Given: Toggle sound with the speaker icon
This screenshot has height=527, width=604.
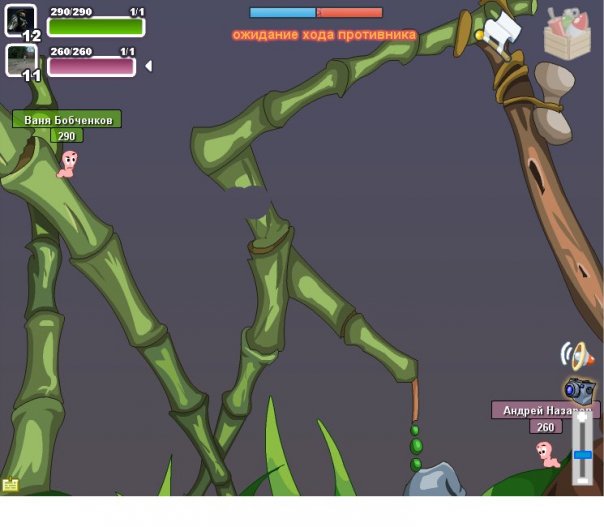Looking at the screenshot, I should click(576, 355).
